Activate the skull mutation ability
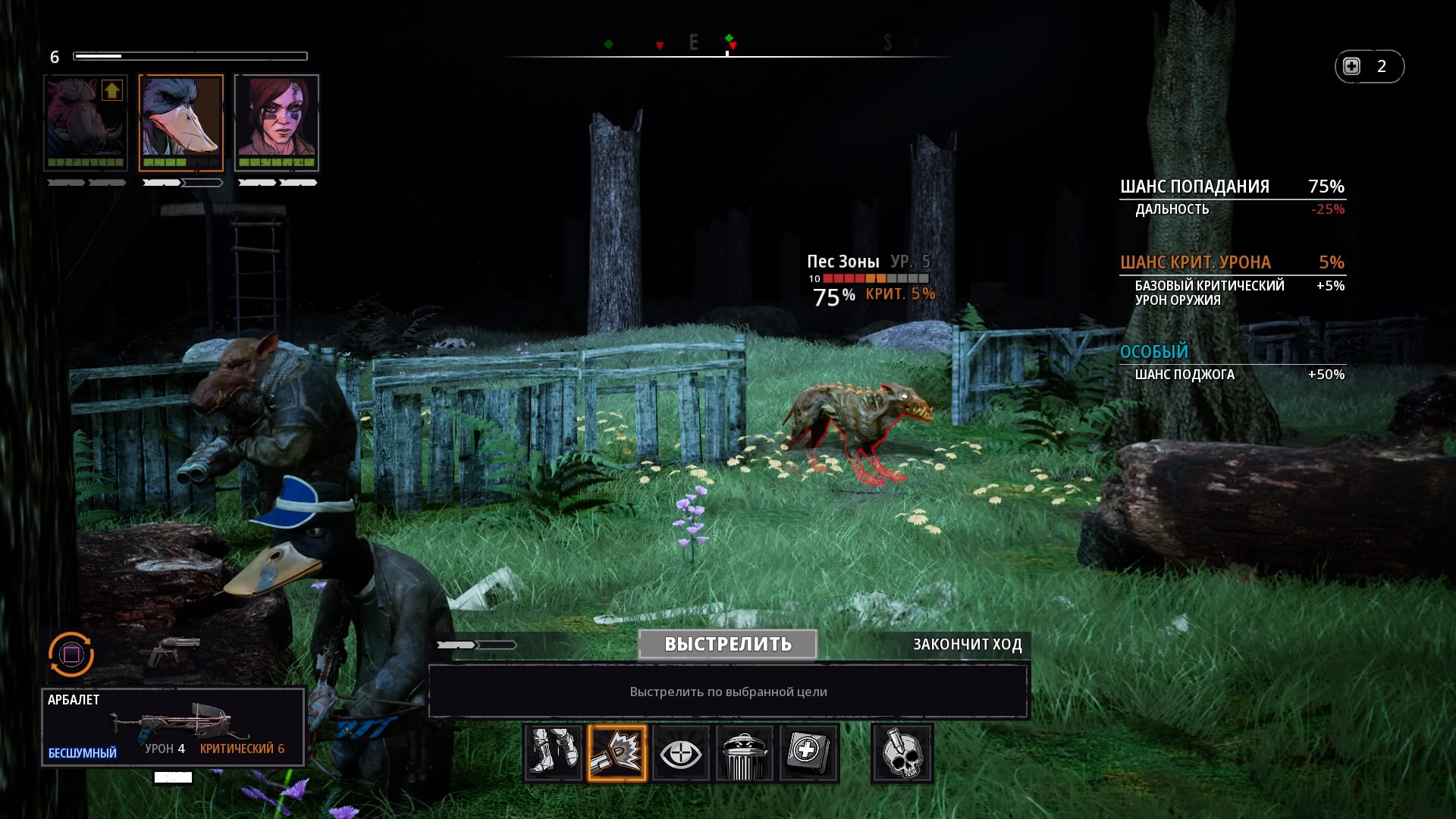1456x819 pixels. pos(902,753)
